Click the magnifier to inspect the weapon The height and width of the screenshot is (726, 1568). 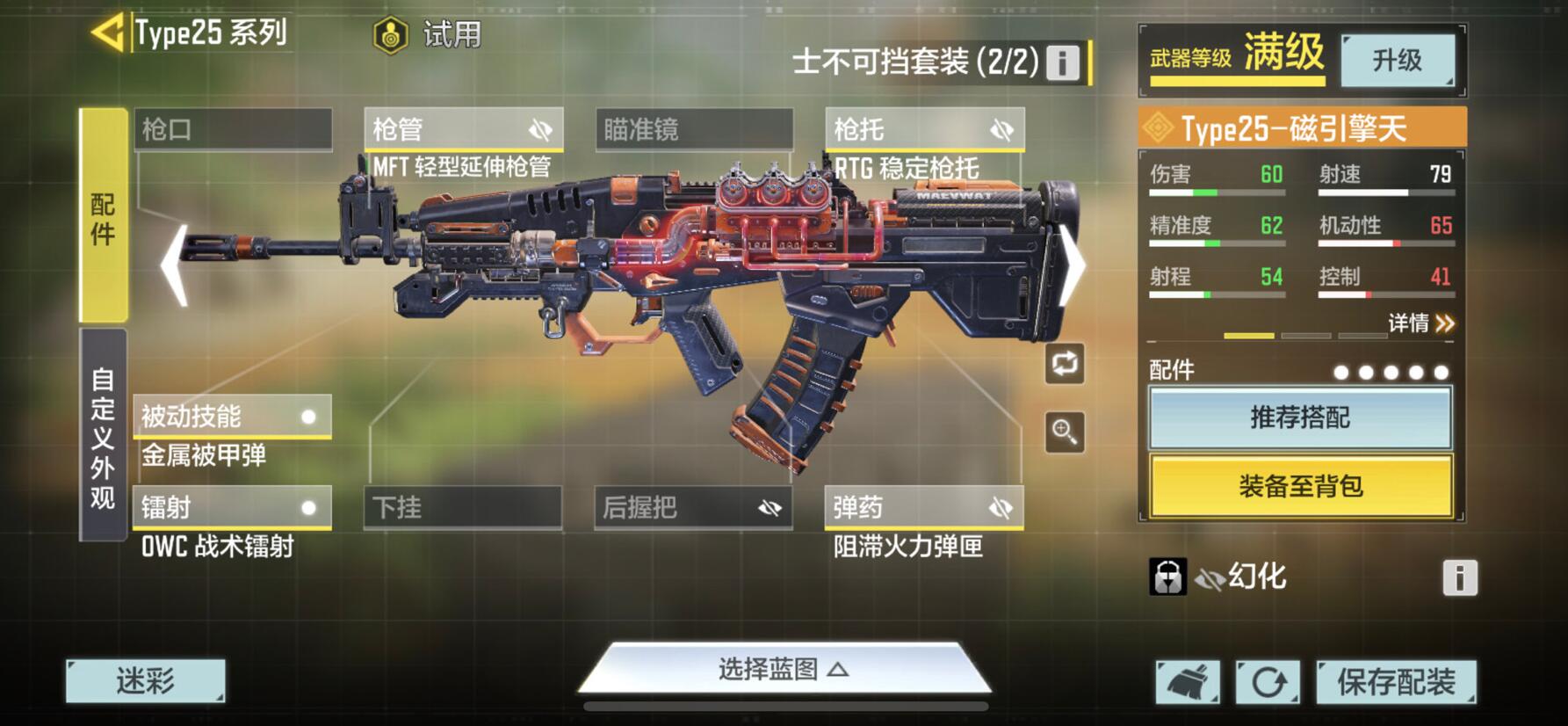(x=1065, y=432)
